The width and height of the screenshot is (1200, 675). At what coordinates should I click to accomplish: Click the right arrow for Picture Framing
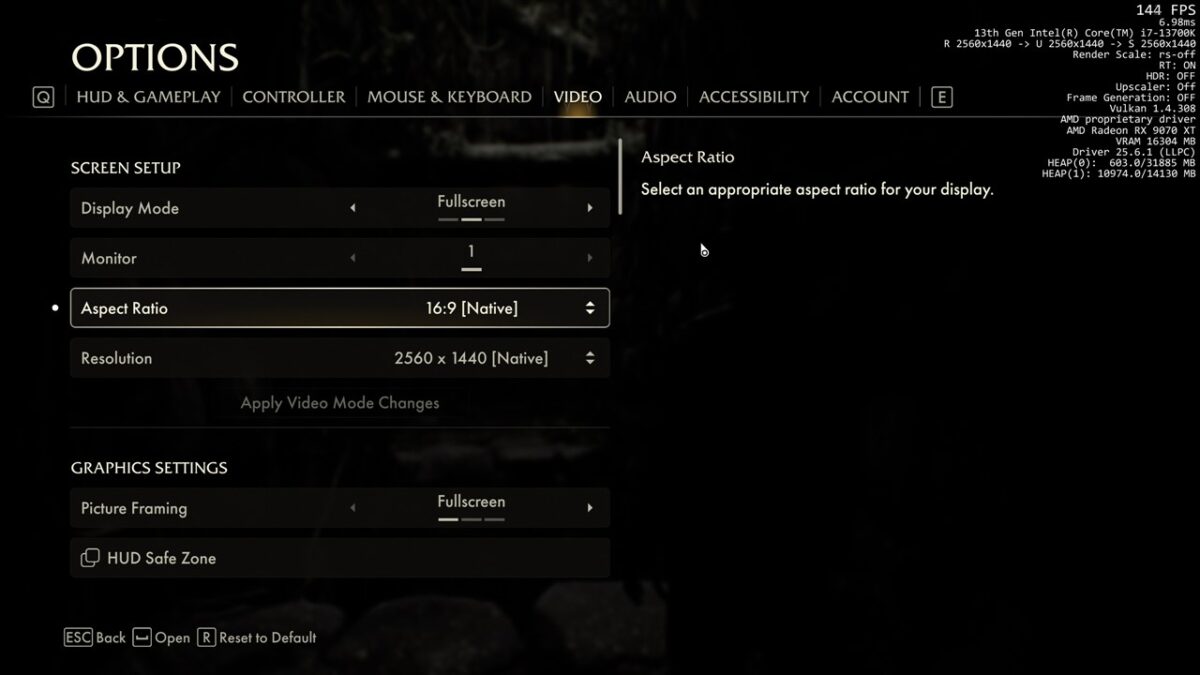(x=590, y=508)
